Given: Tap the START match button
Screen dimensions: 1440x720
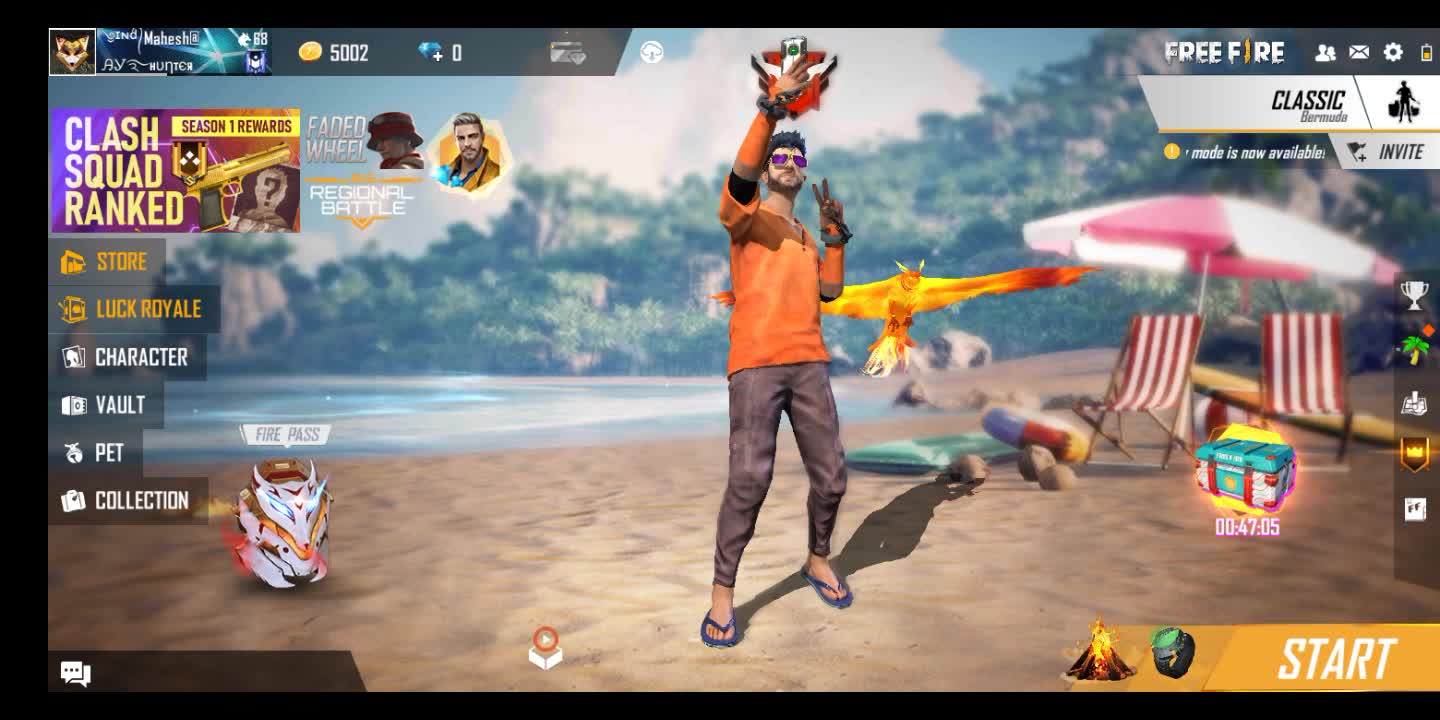Looking at the screenshot, I should click(1335, 660).
